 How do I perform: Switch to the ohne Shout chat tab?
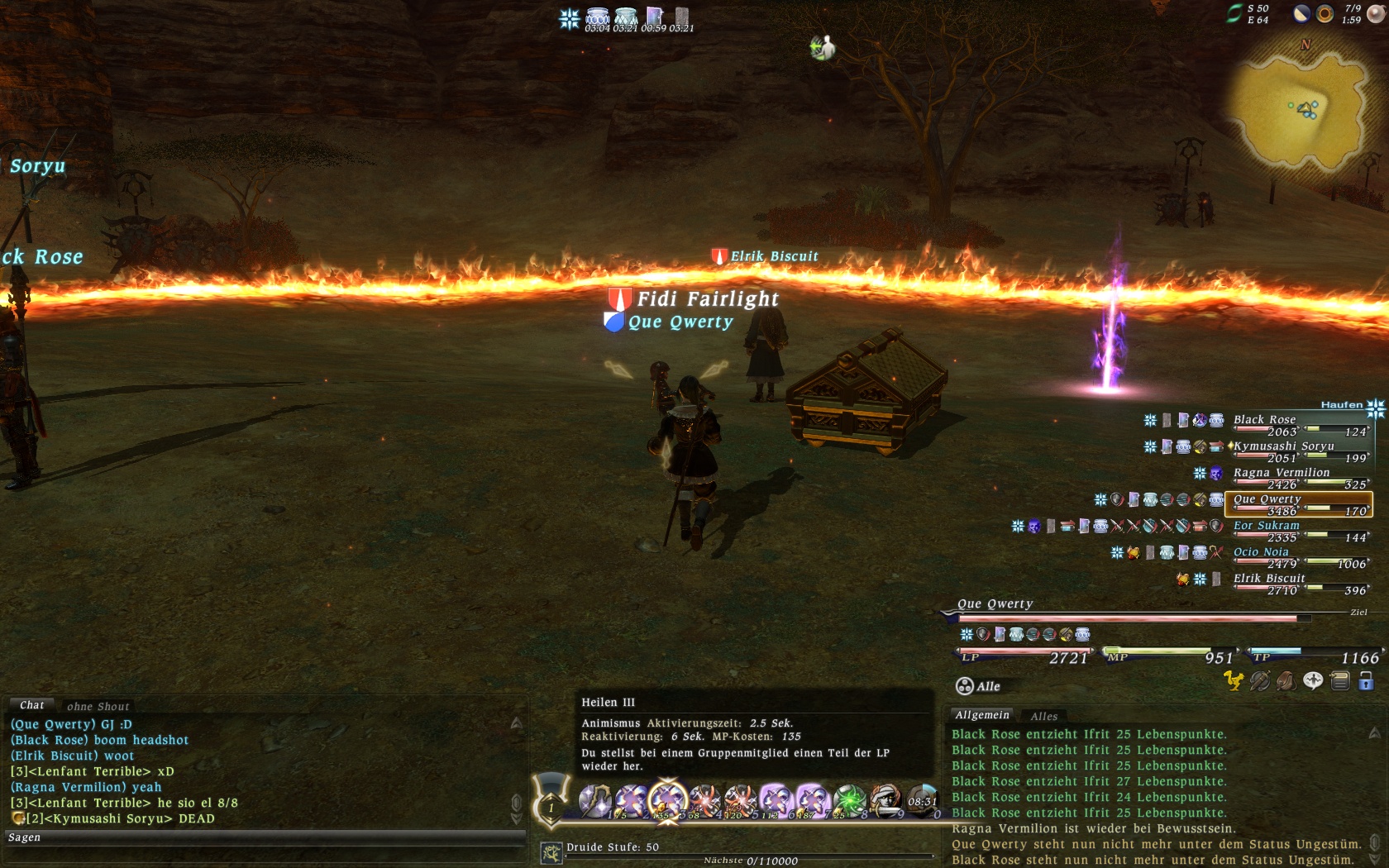coord(98,706)
